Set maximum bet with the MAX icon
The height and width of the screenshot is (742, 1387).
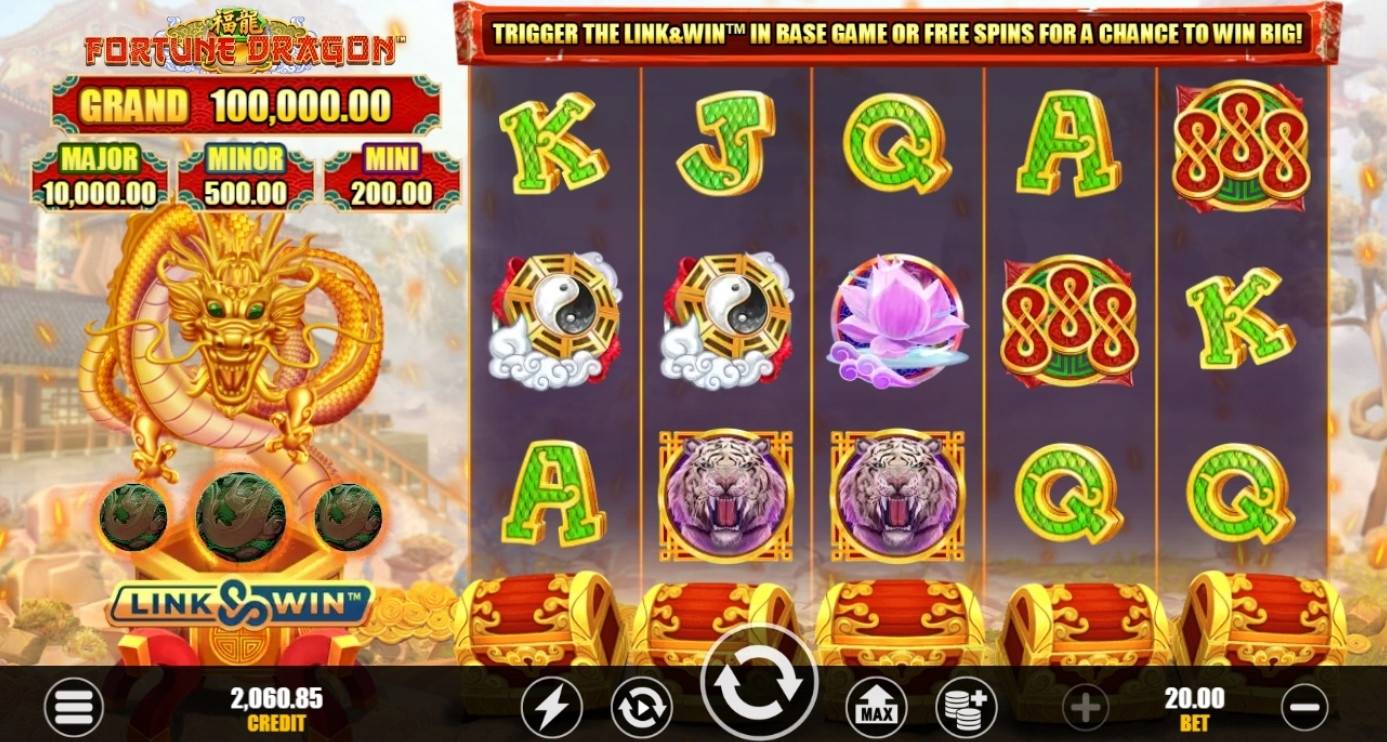click(x=878, y=707)
